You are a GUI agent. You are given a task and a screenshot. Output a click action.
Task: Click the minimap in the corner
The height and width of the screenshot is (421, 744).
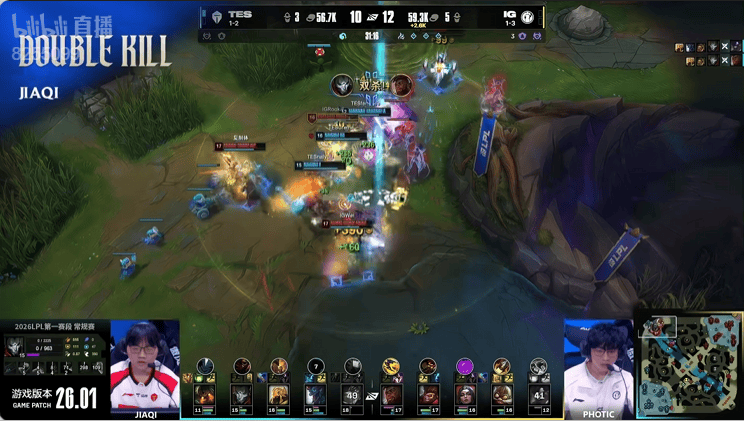coord(690,365)
